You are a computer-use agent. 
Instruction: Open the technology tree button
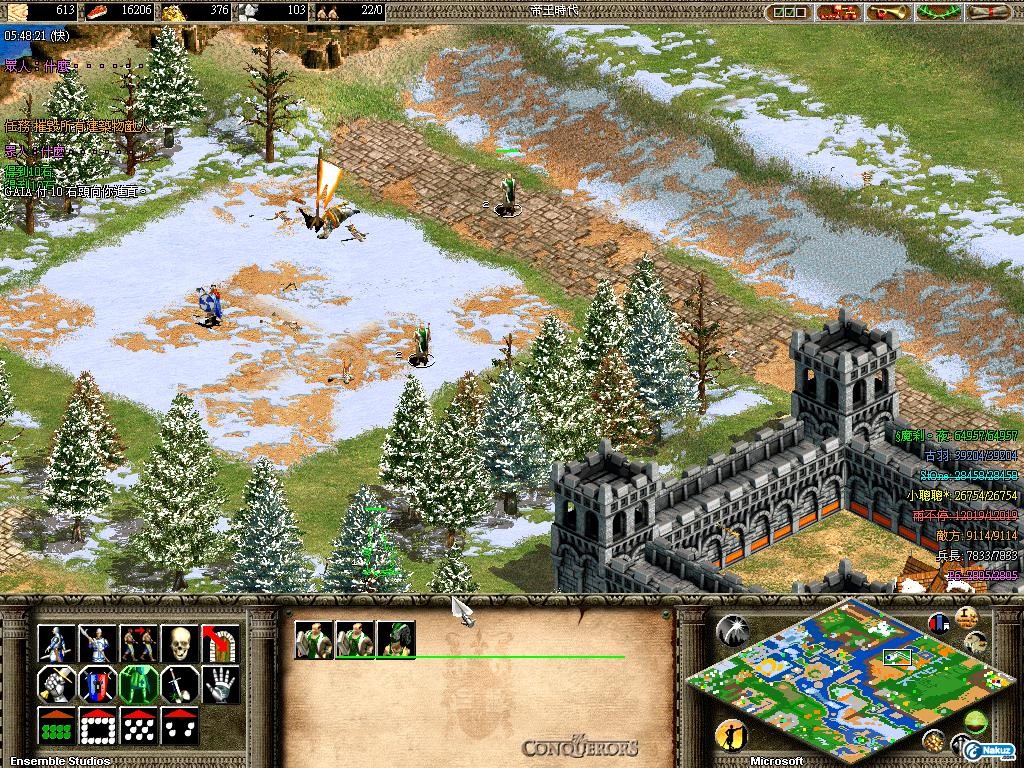tap(838, 12)
